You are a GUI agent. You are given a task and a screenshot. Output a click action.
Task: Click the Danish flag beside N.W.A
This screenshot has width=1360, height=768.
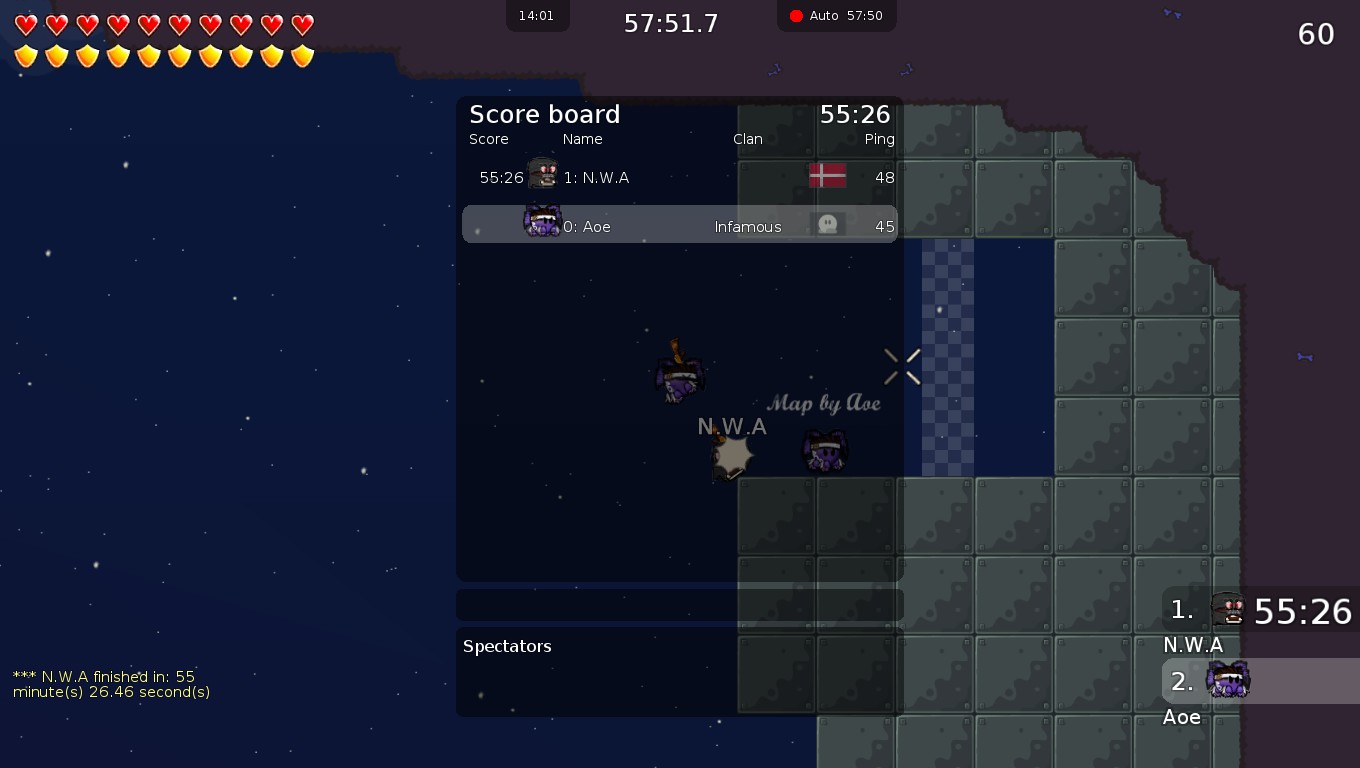coord(827,176)
